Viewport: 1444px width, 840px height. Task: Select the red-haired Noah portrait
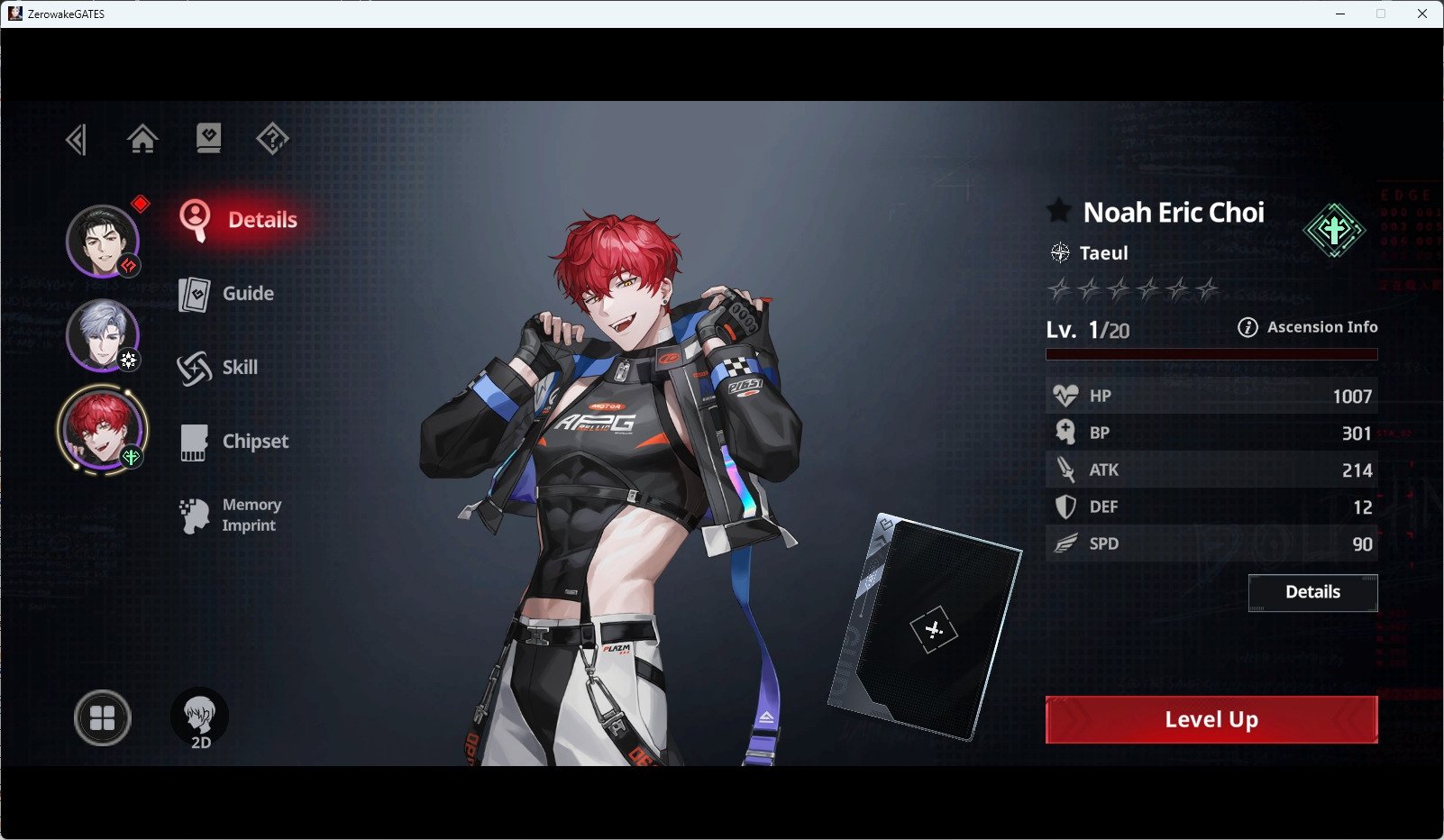tap(101, 429)
